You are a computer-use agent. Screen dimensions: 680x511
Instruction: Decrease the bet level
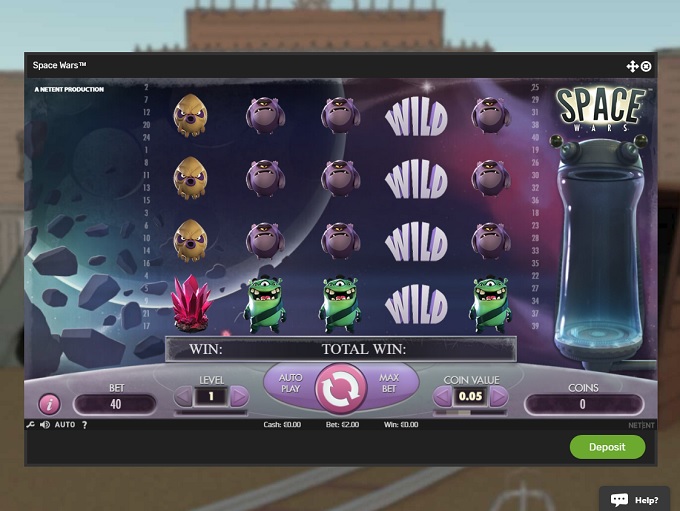[183, 397]
